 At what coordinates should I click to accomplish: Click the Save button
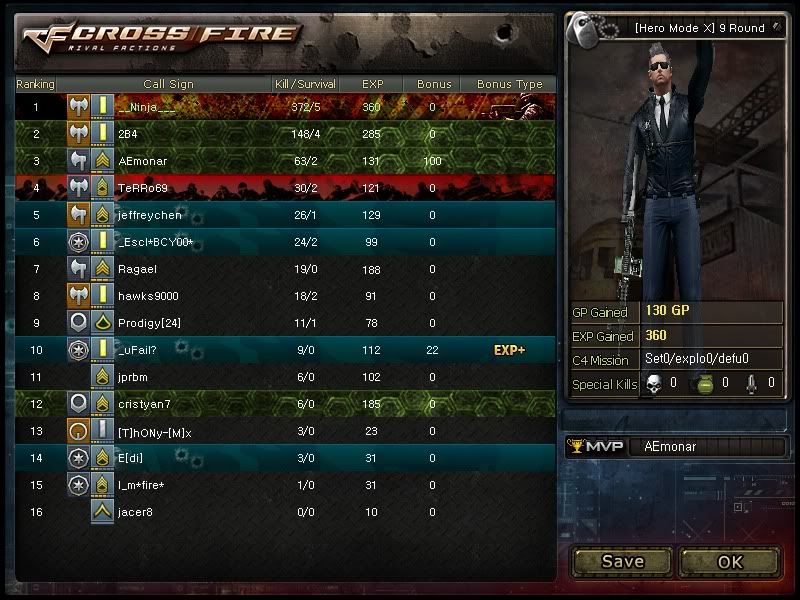(622, 561)
